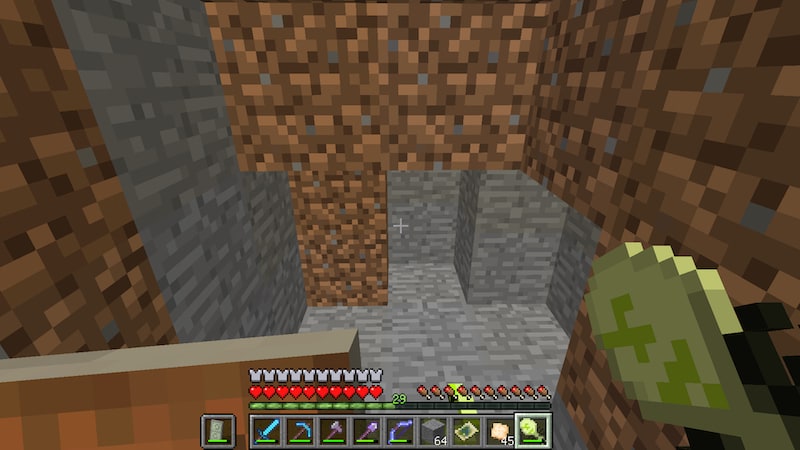This screenshot has width=800, height=450.
Task: Select the enchanted shovel hotbar slot
Action: [x=366, y=430]
